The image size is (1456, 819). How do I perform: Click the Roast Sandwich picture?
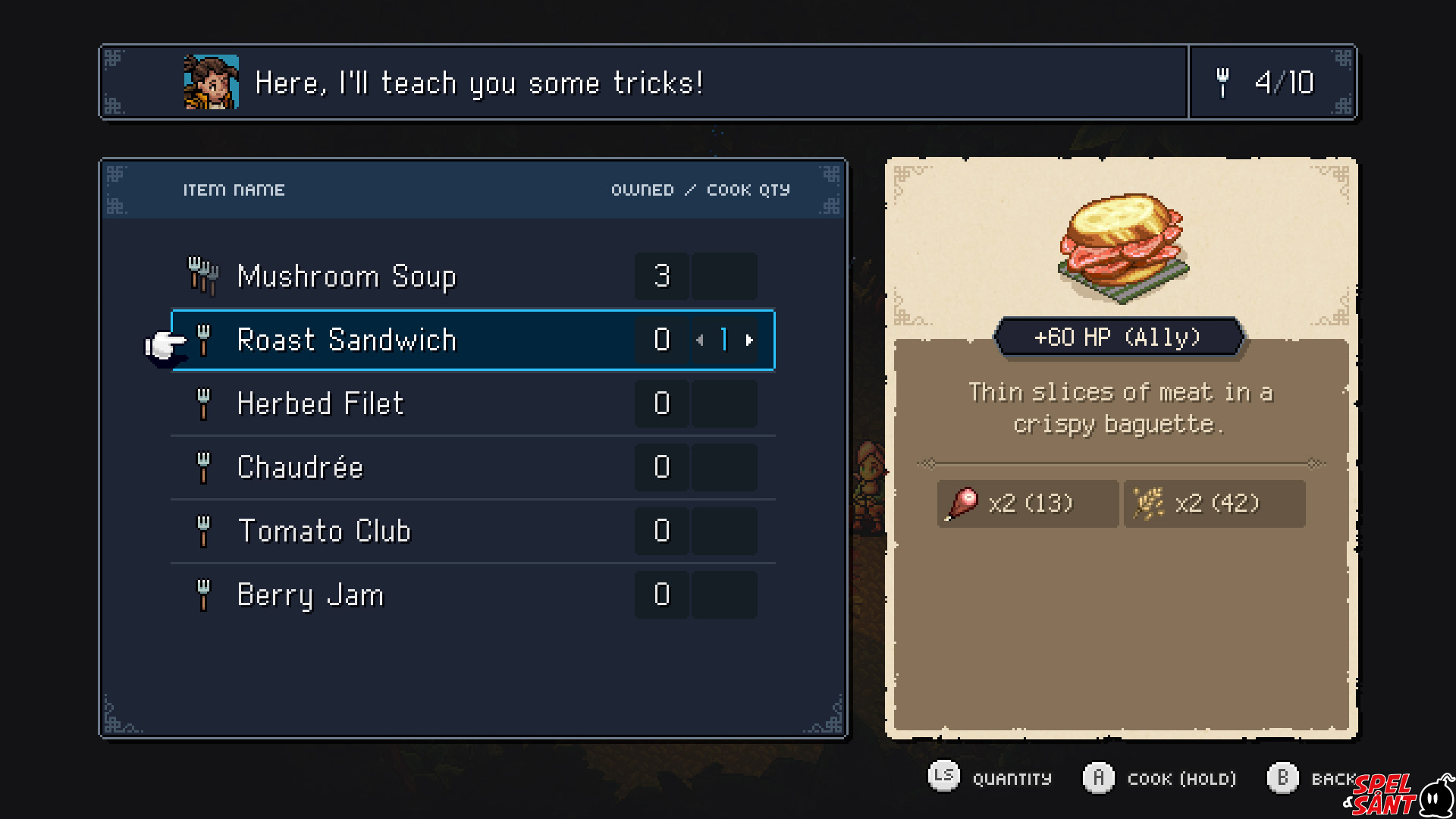tap(1122, 246)
